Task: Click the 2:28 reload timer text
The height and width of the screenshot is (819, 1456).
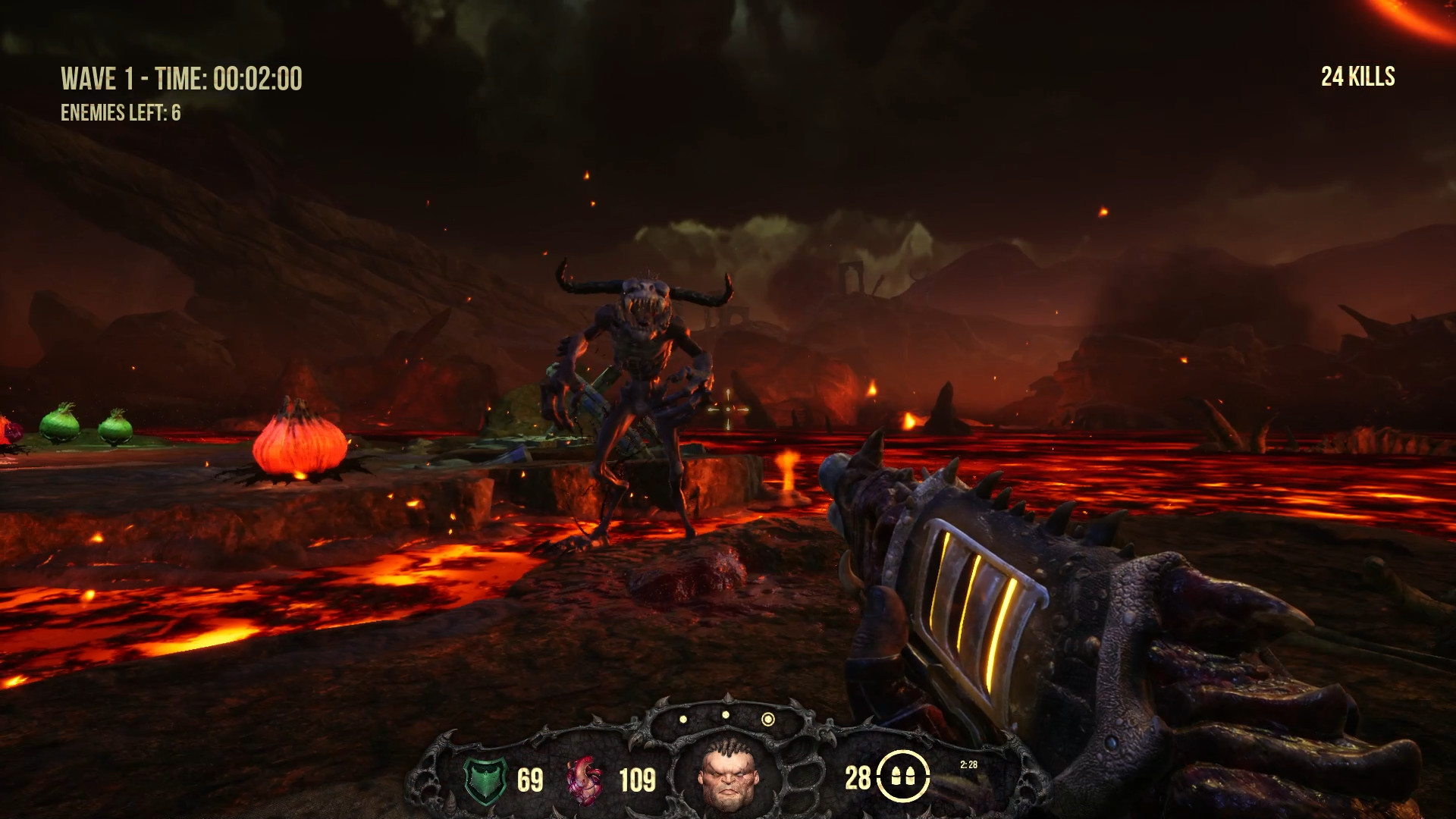Action: 968,765
